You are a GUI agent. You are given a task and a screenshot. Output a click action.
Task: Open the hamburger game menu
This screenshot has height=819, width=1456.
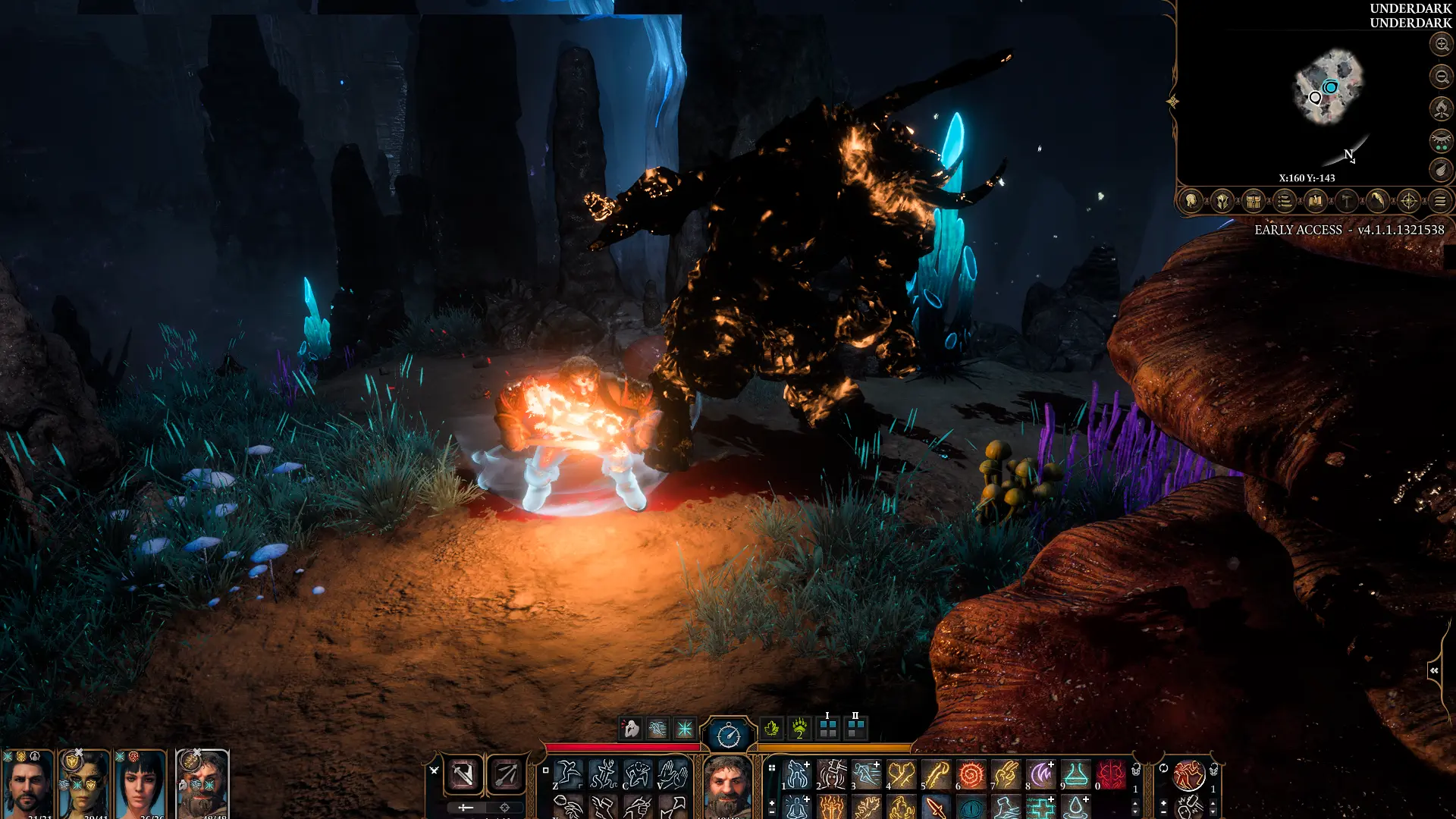click(x=1440, y=201)
